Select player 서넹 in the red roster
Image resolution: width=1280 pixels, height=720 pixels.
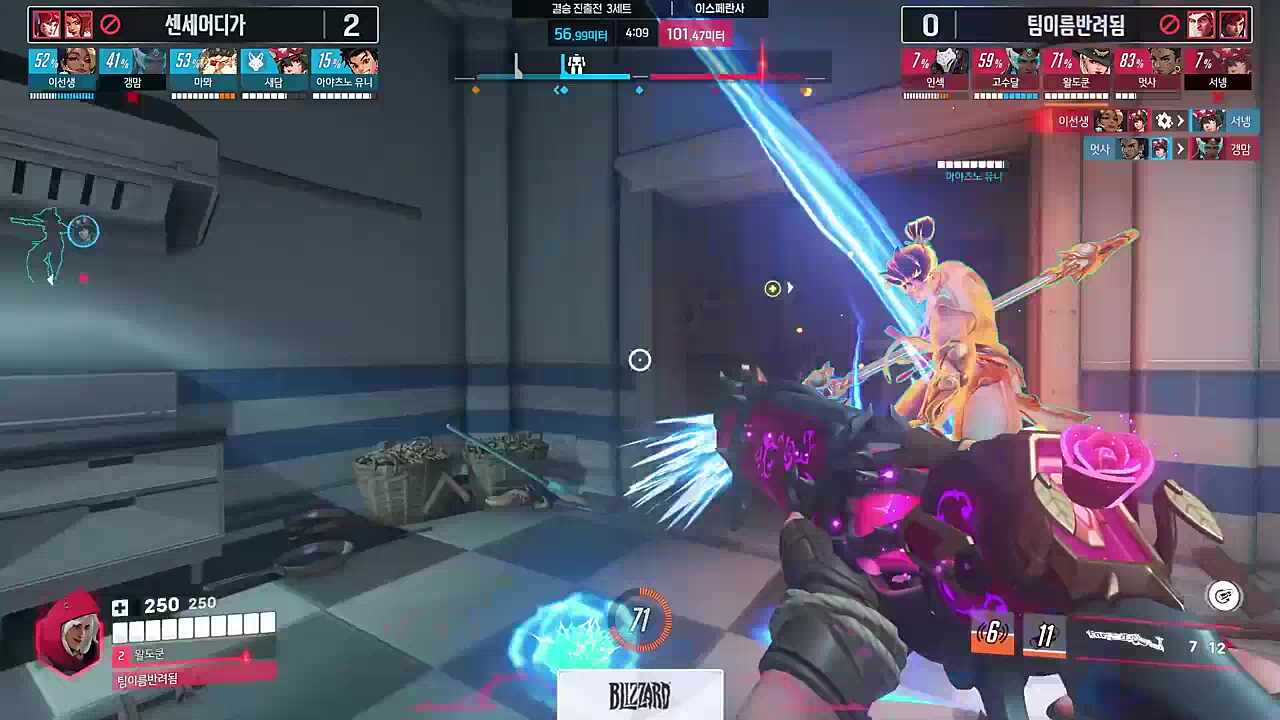(x=1218, y=68)
